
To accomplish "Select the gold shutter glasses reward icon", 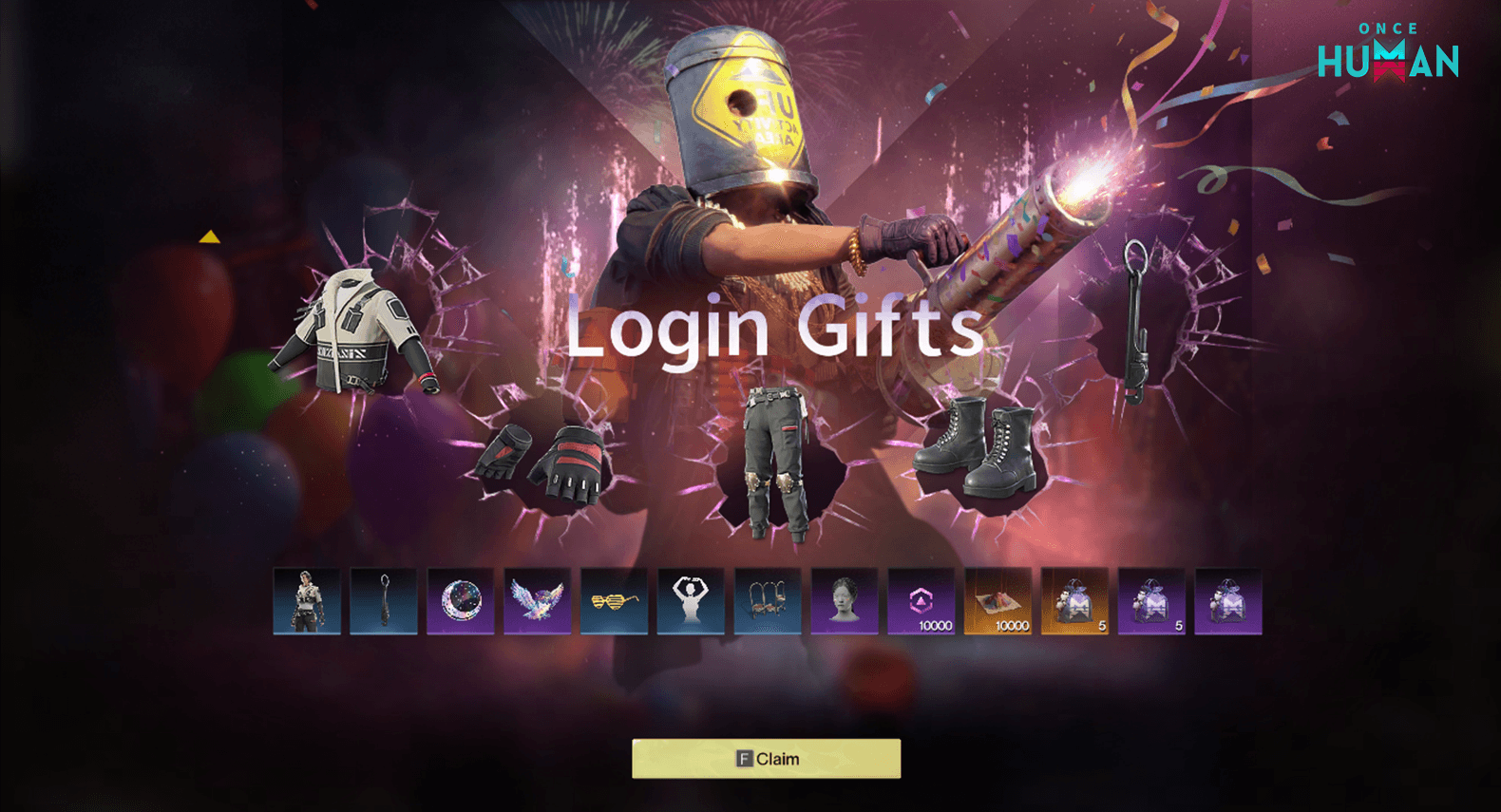I will (x=613, y=600).
